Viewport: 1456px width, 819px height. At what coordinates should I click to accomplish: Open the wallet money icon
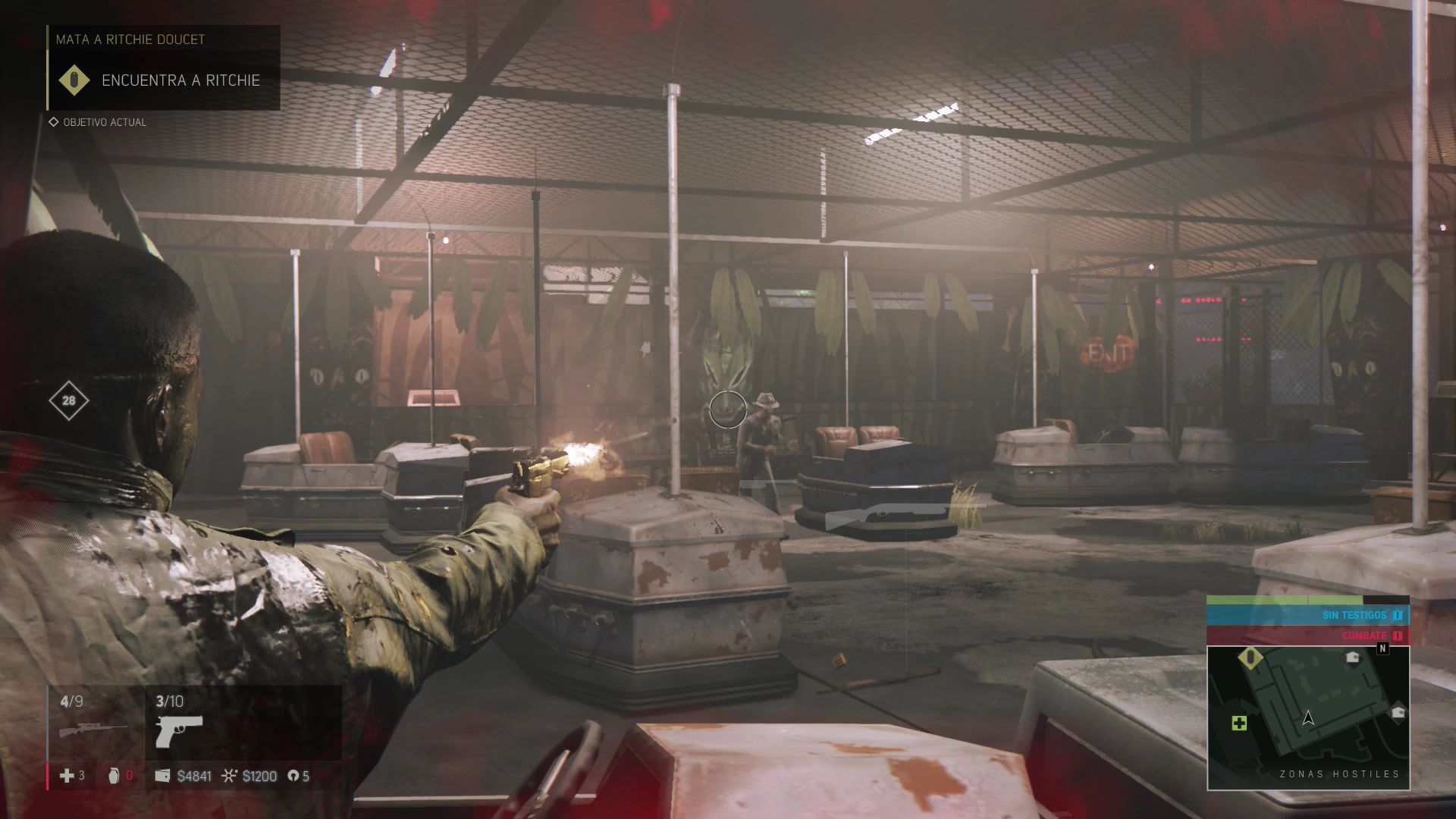(x=162, y=776)
